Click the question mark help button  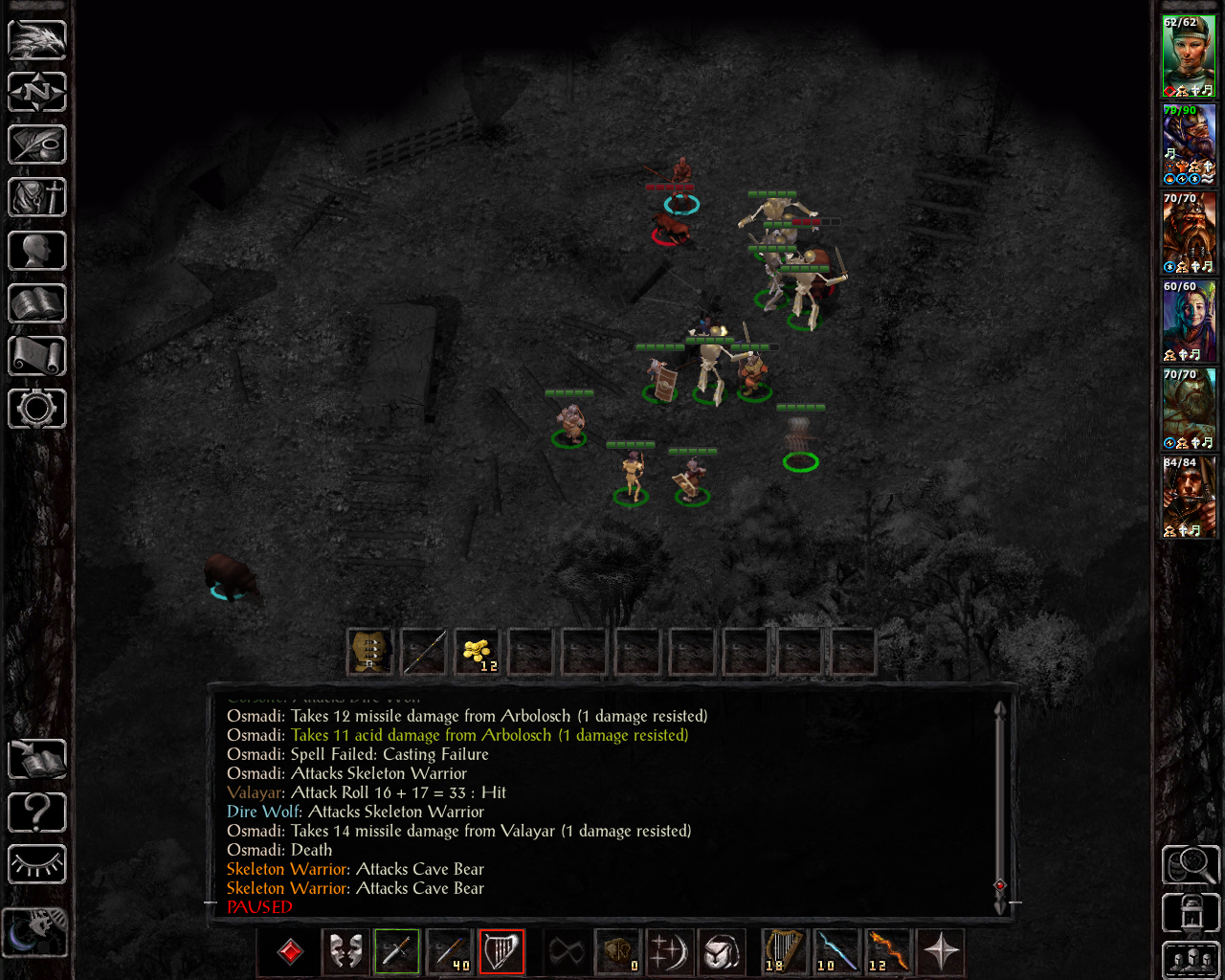[x=37, y=813]
